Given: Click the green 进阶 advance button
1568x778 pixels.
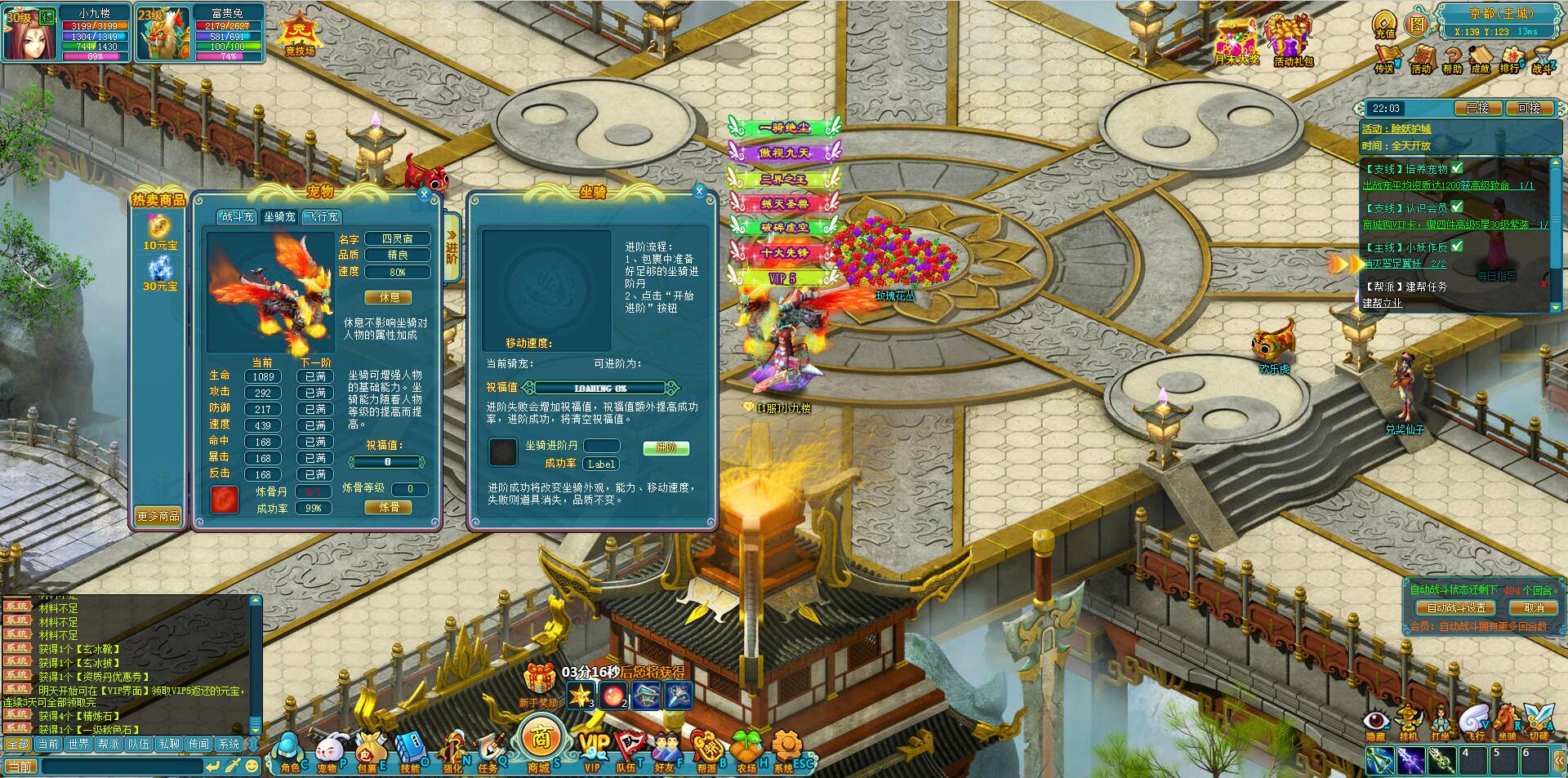Looking at the screenshot, I should 666,447.
